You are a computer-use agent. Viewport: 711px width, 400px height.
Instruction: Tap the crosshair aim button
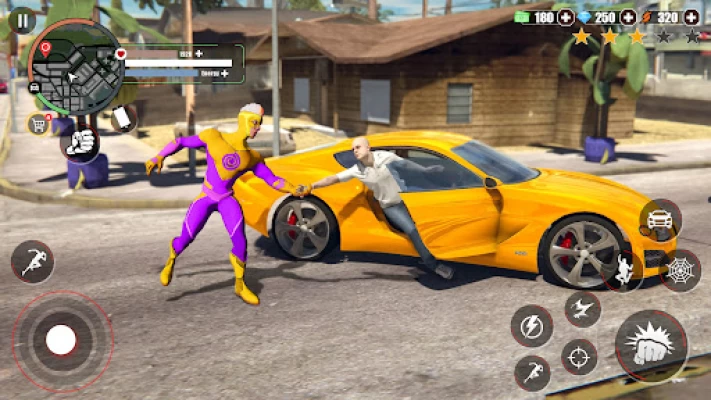coord(579,356)
